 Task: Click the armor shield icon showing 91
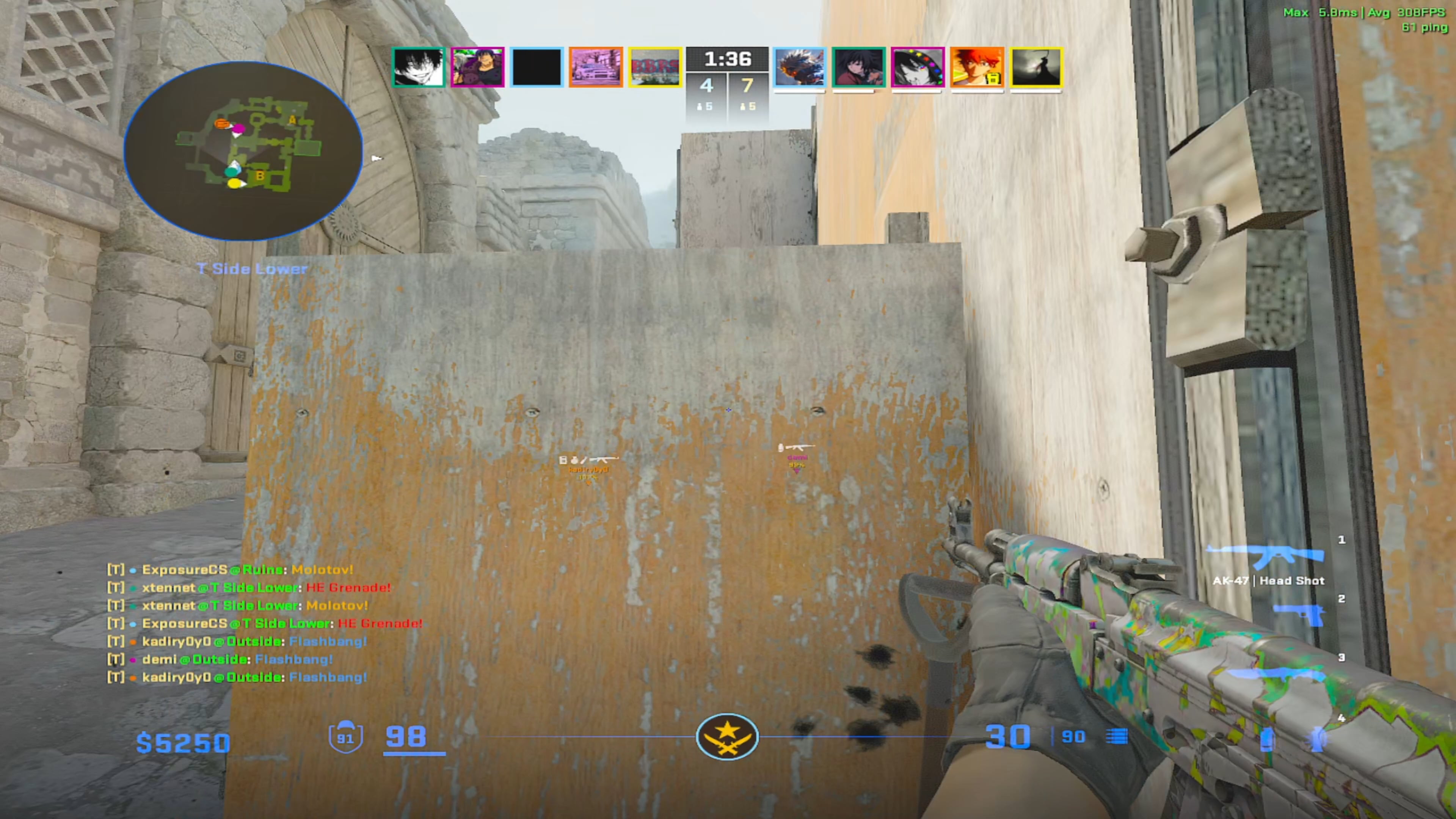(347, 736)
